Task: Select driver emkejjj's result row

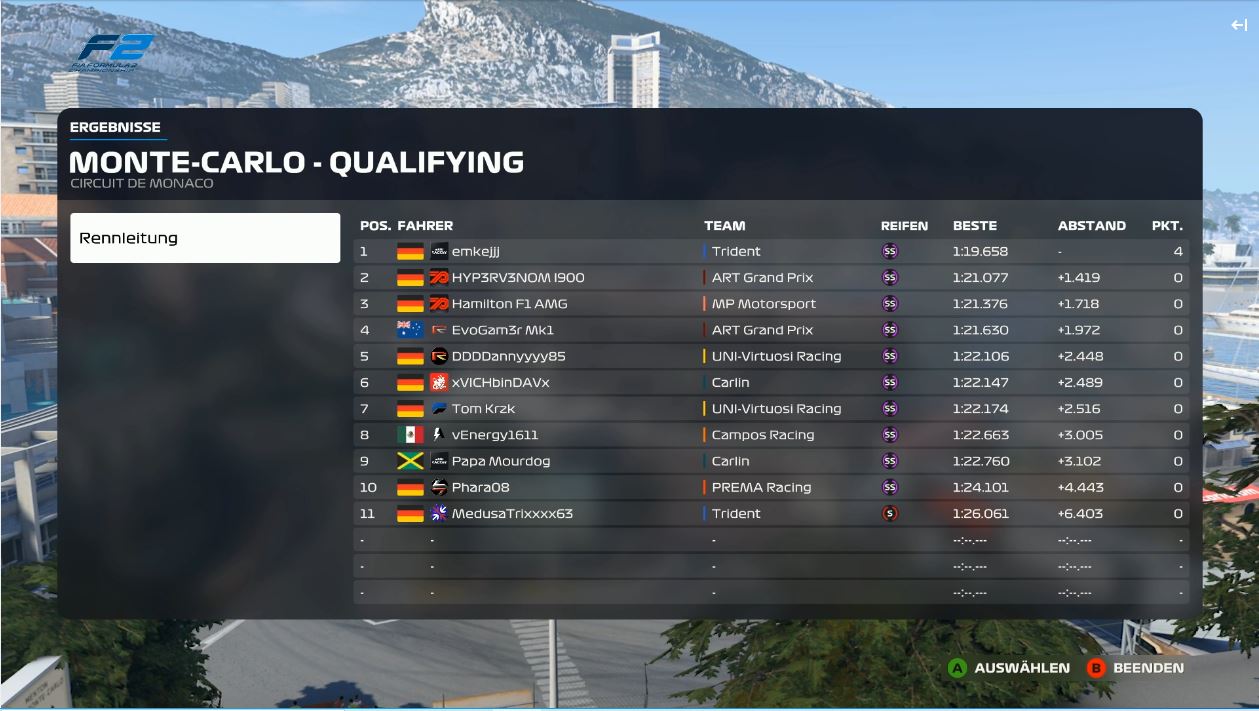Action: coord(770,252)
